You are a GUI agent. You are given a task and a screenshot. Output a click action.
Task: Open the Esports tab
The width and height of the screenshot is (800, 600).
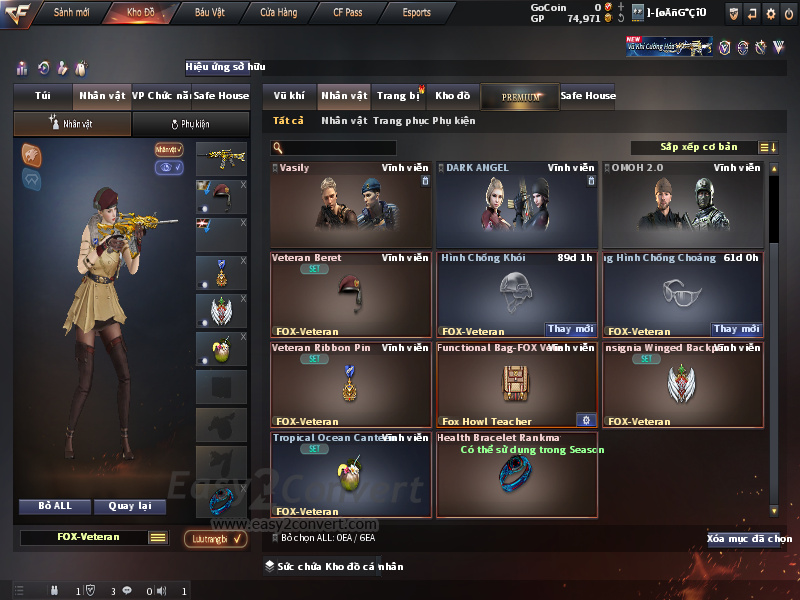point(416,13)
